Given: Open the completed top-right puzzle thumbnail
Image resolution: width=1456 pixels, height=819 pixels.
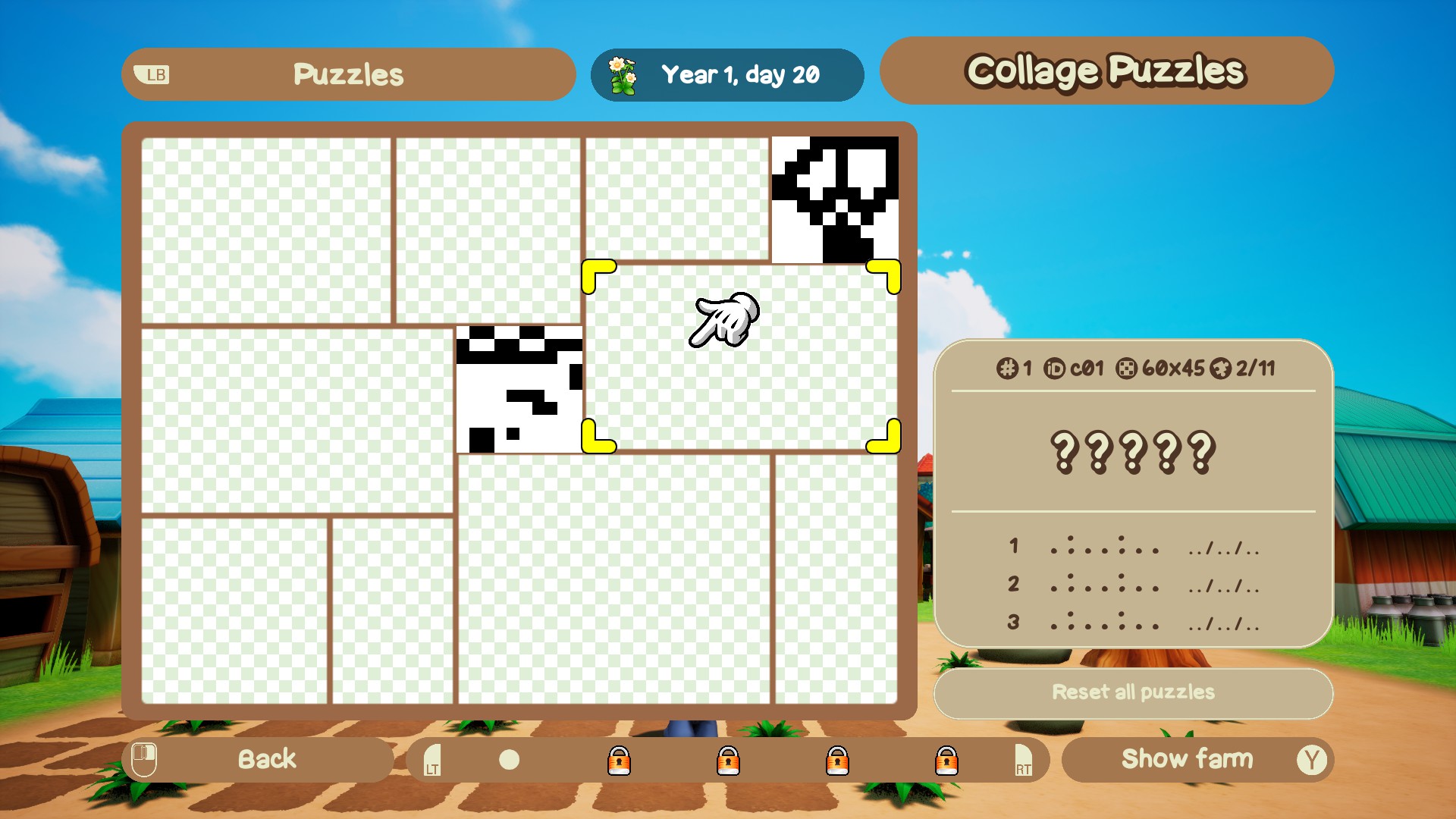Looking at the screenshot, I should (834, 199).
